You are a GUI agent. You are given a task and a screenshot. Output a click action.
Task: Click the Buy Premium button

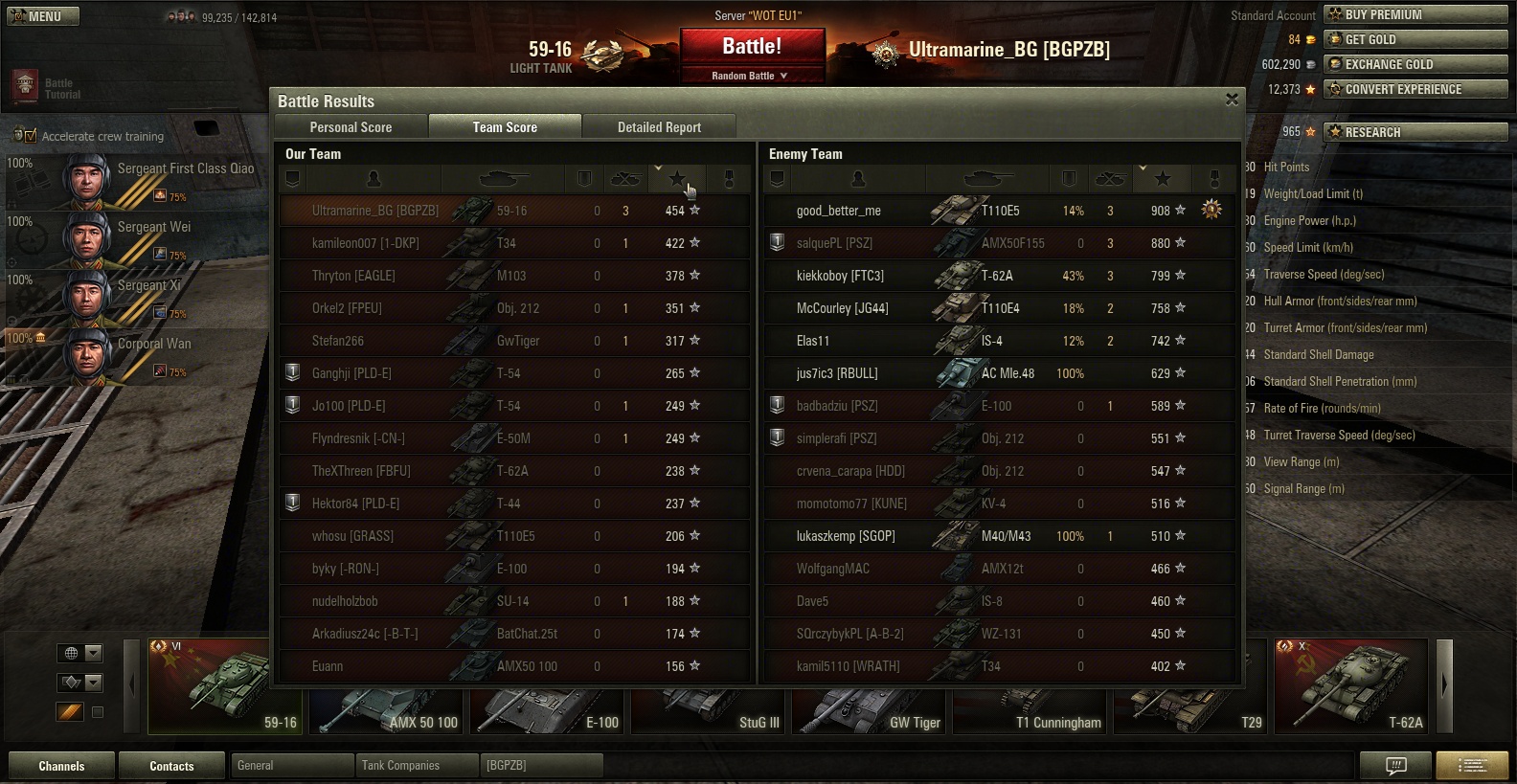click(1415, 14)
